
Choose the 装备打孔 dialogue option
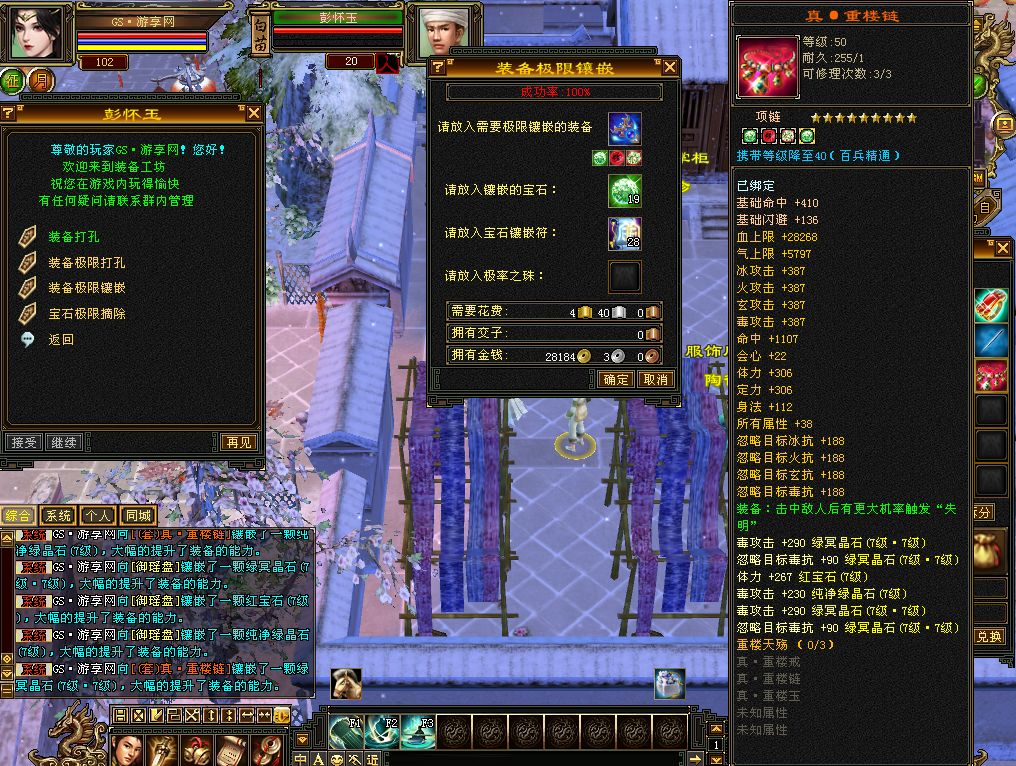click(x=74, y=238)
